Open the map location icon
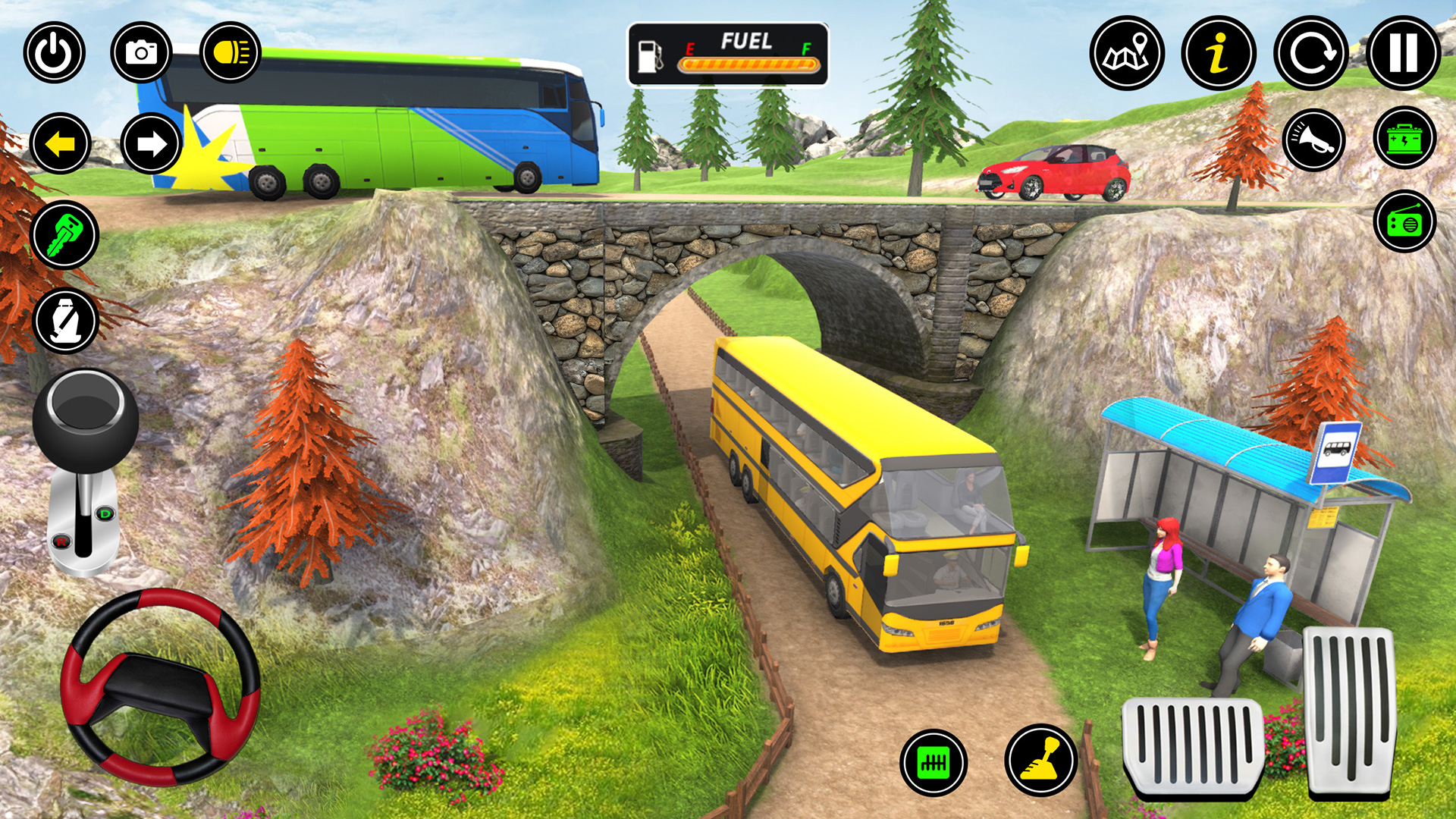This screenshot has width=1456, height=819. 1127,54
